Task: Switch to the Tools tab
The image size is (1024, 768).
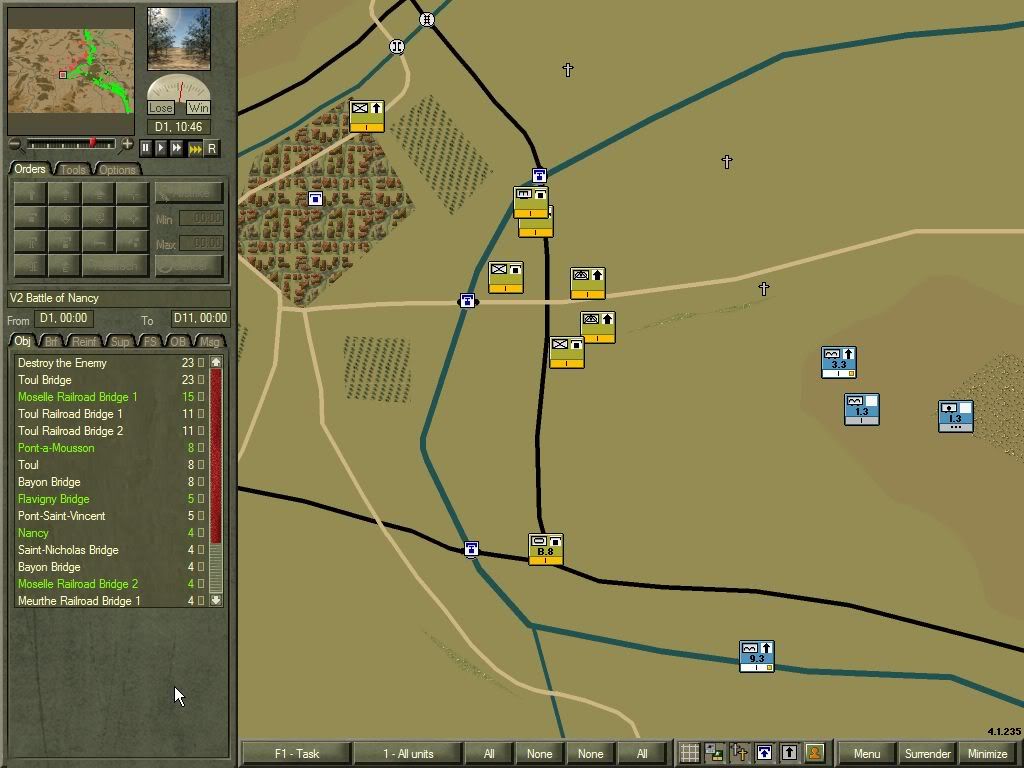Action: click(73, 169)
